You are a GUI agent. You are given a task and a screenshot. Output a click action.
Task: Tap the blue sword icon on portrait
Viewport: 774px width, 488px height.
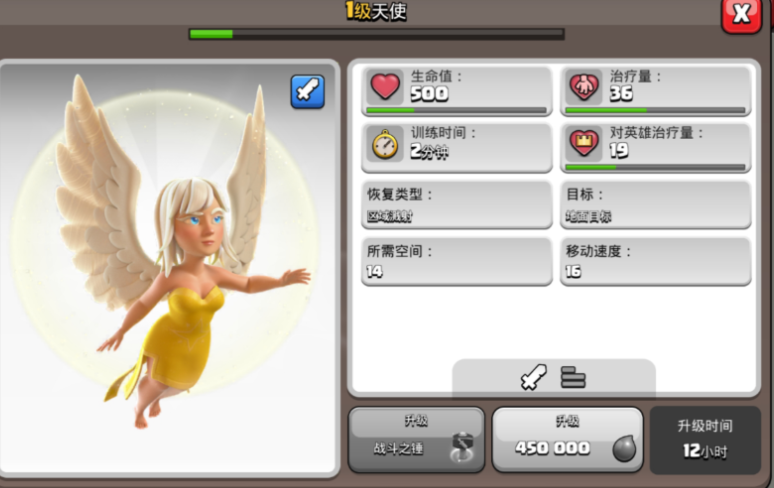pyautogui.click(x=308, y=91)
